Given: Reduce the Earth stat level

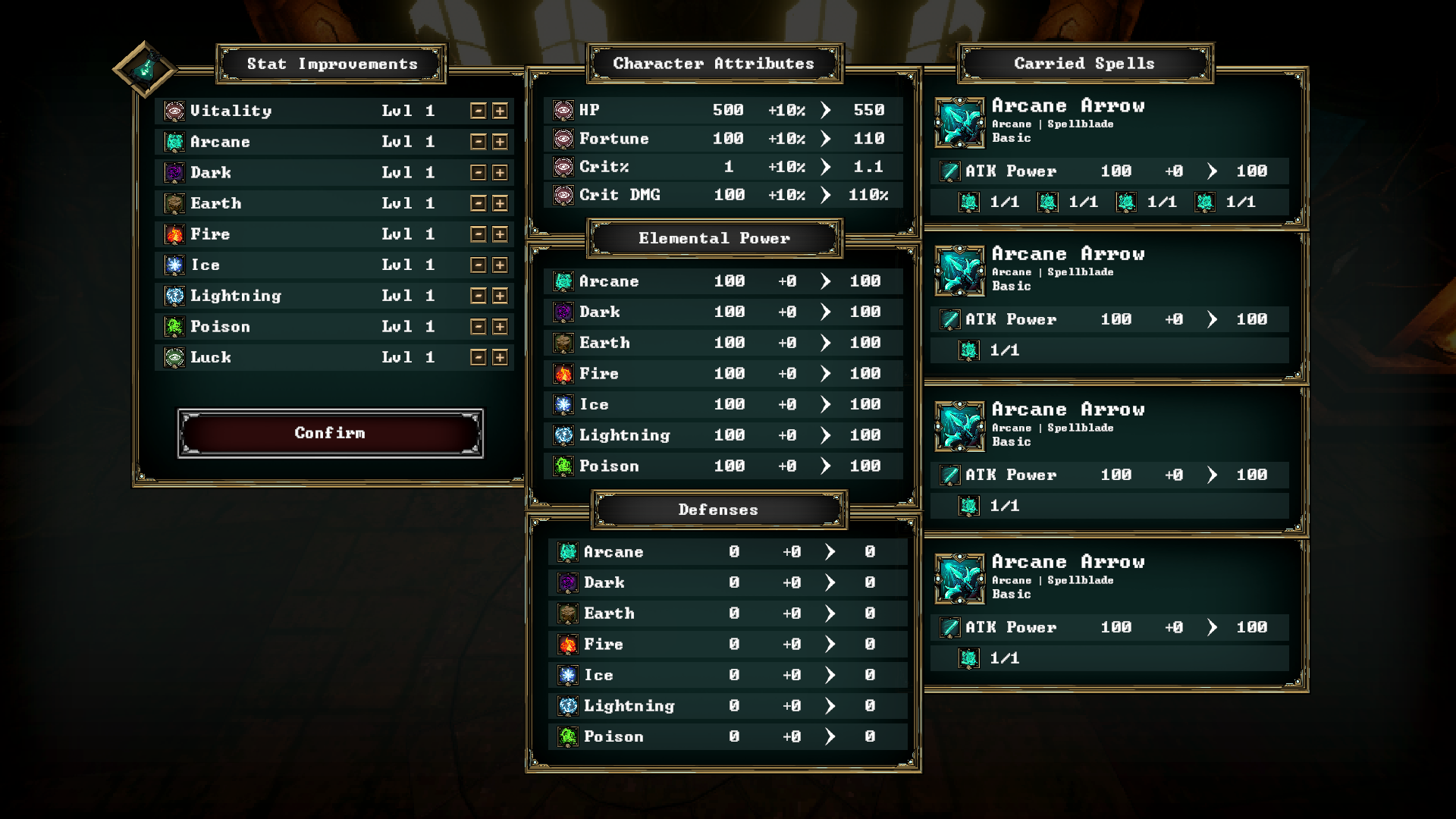Looking at the screenshot, I should [478, 203].
